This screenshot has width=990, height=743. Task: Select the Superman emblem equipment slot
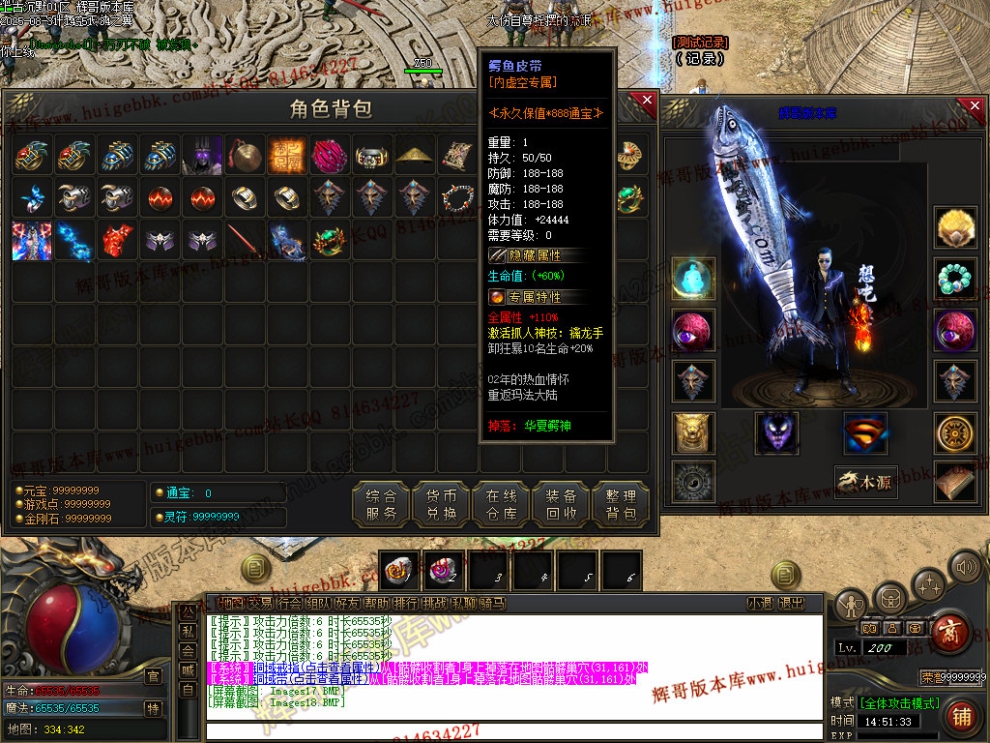coord(865,433)
